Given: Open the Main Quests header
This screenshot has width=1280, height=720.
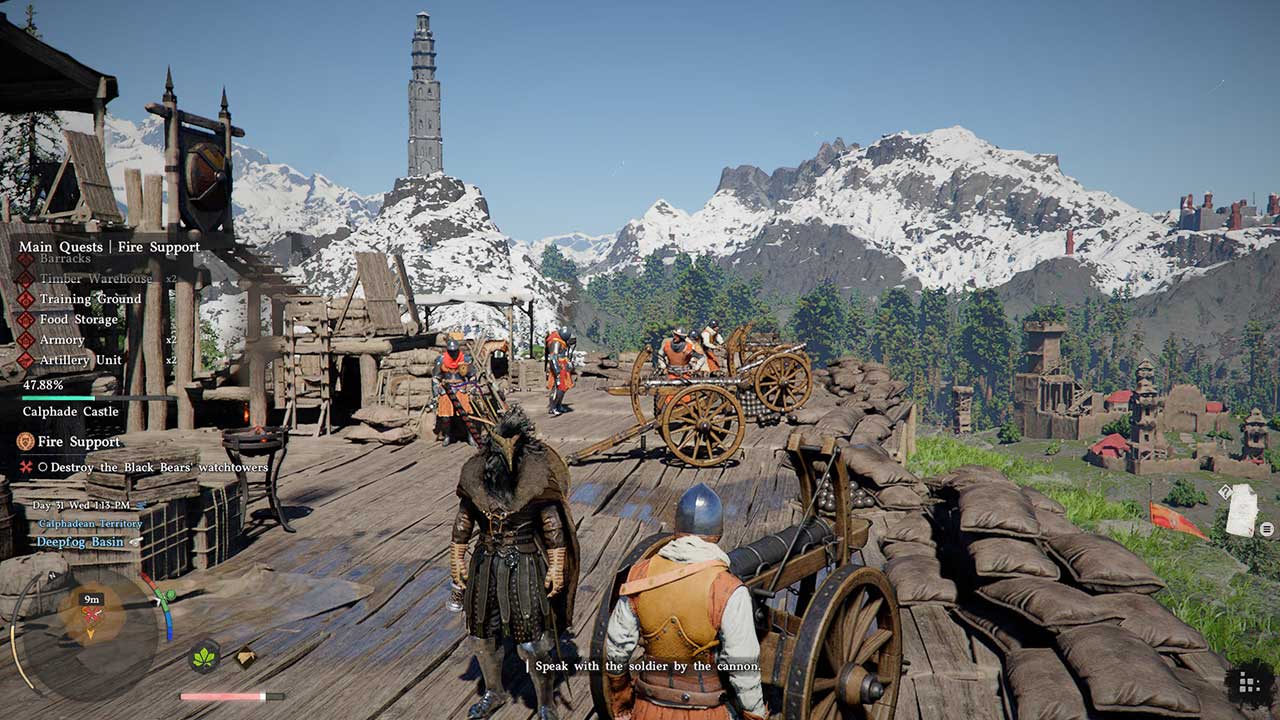Looking at the screenshot, I should (60, 246).
